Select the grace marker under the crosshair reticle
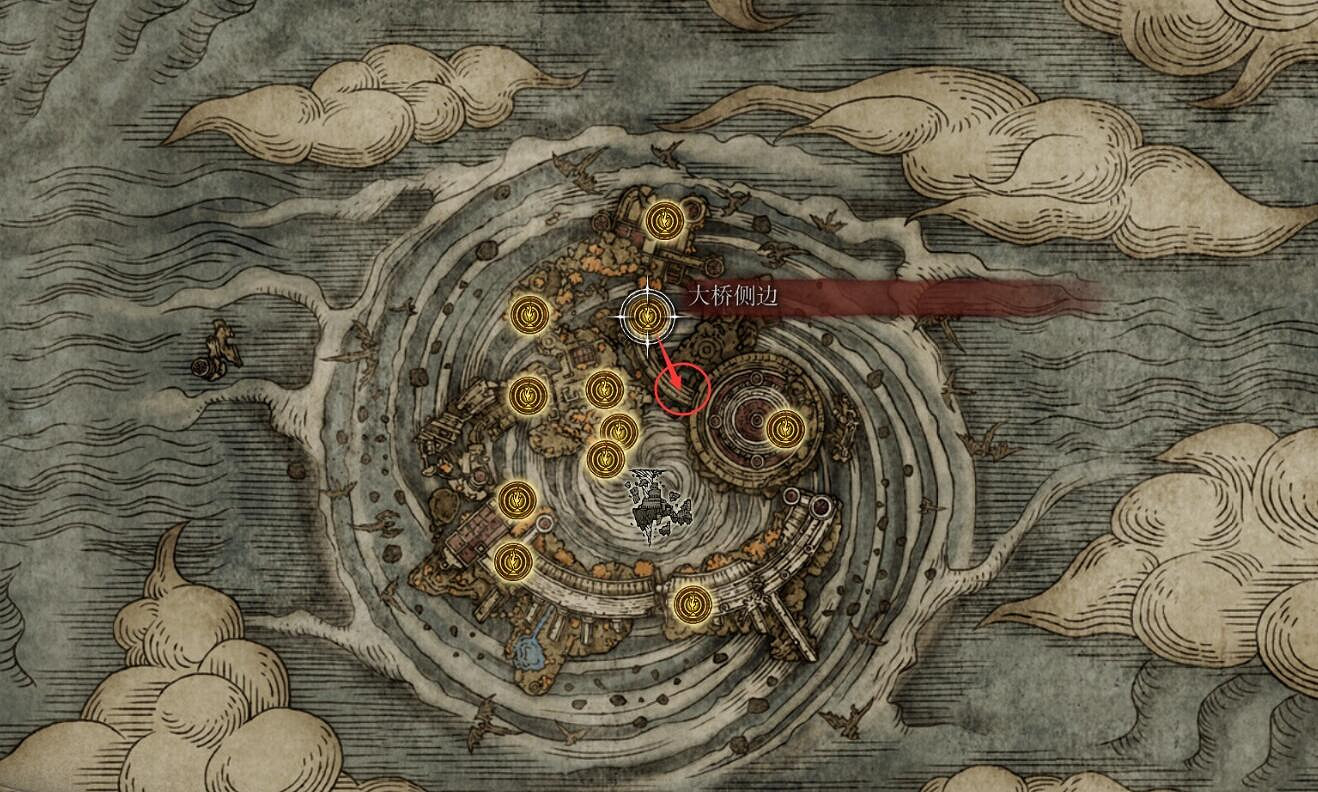The height and width of the screenshot is (792, 1318). [648, 315]
